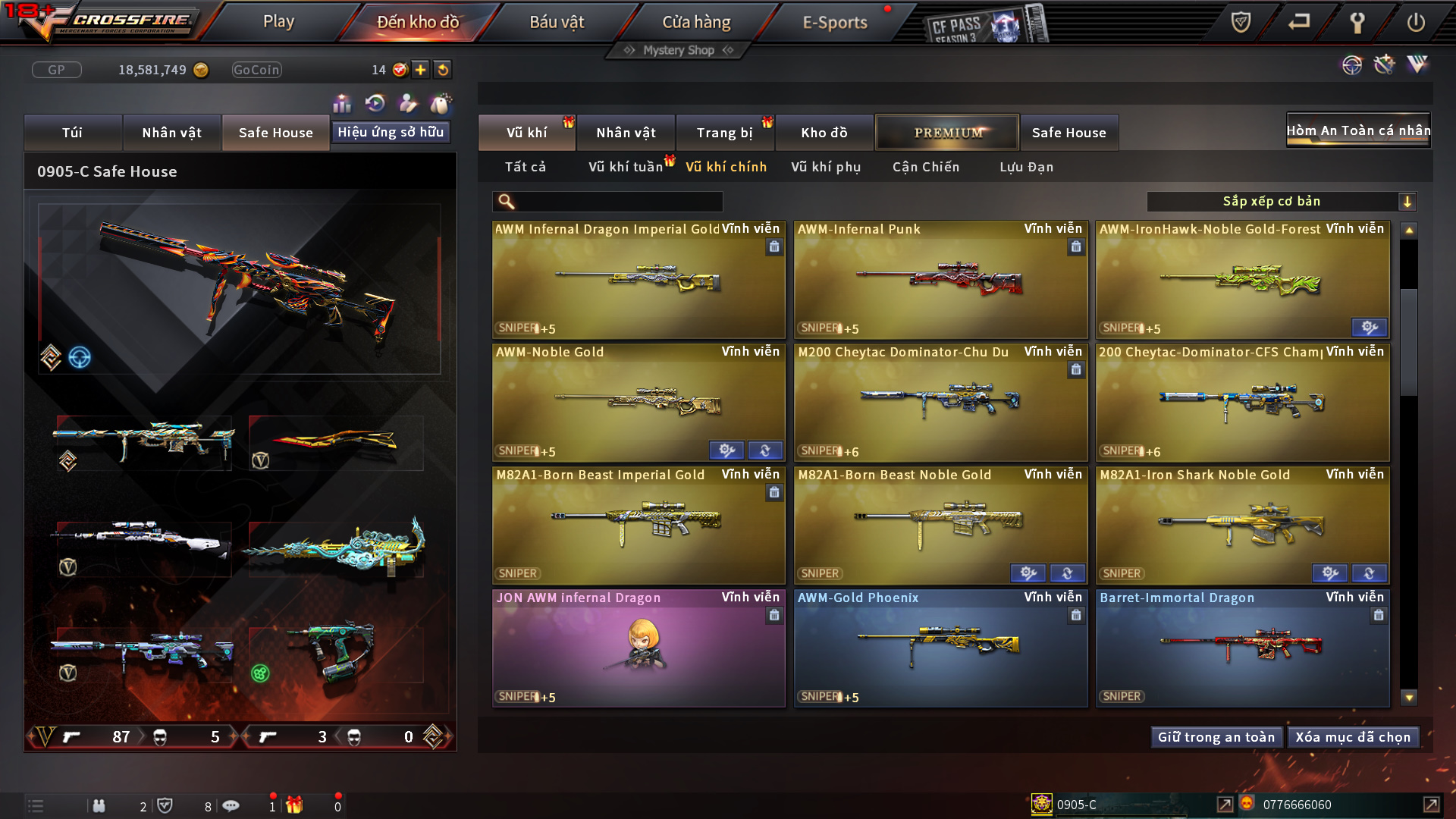Viewport: 1456px width, 819px height.
Task: Click the weapon search field
Action: tap(618, 202)
